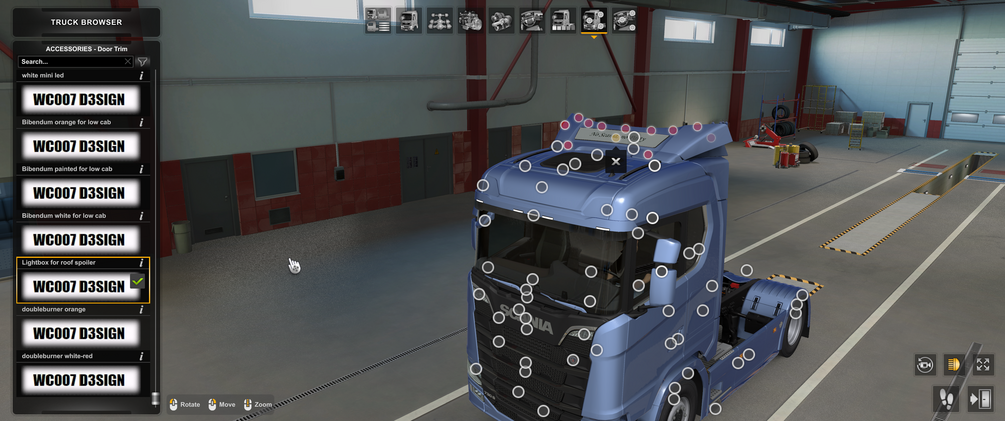Open the truck configuration overview tab
Viewport: 1005px width, 421px height.
click(378, 20)
